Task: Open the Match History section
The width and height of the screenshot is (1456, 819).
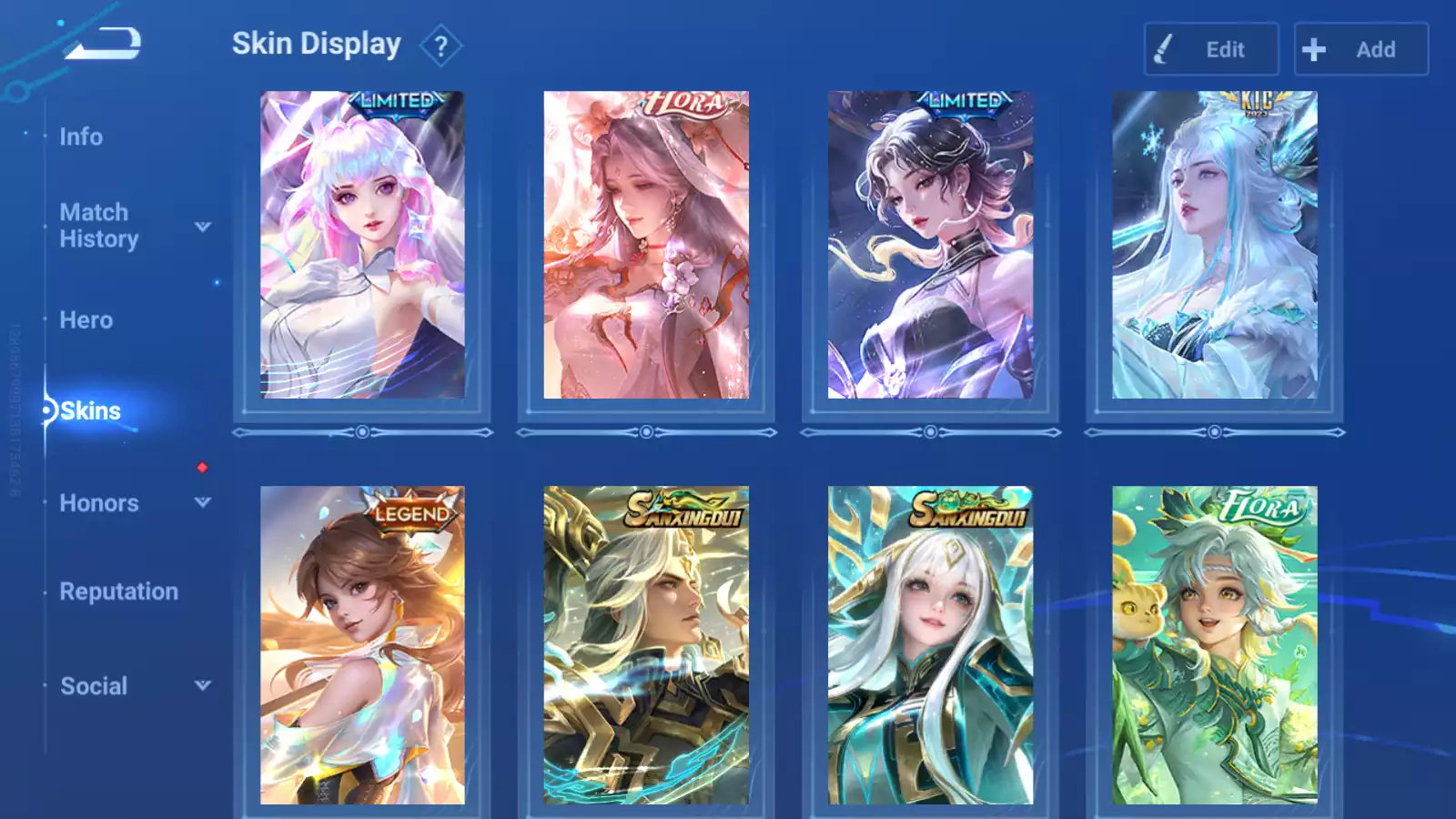Action: [x=98, y=226]
